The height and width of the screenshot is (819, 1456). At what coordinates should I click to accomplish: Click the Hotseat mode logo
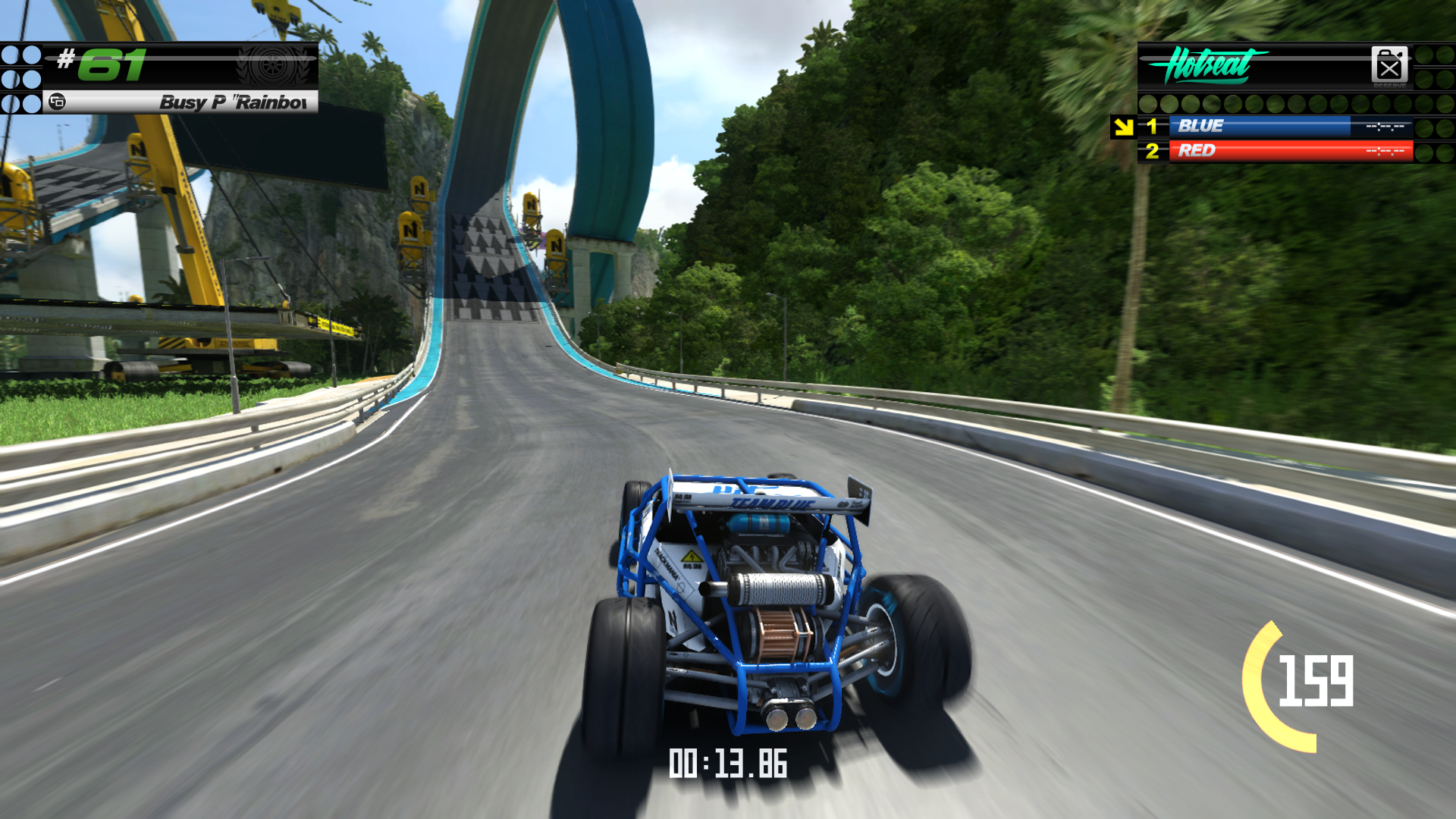(1207, 65)
